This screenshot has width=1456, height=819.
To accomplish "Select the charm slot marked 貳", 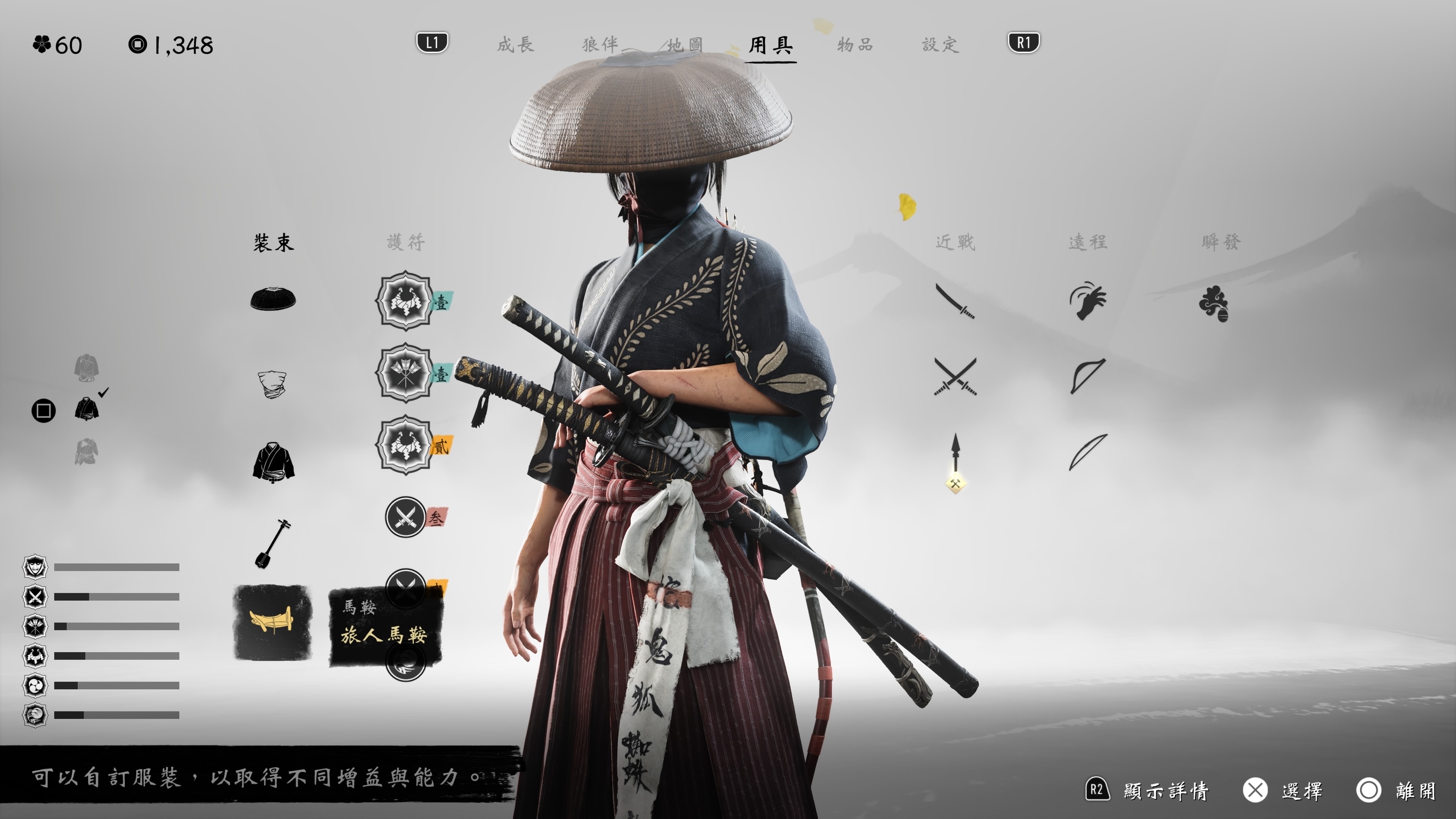I will pyautogui.click(x=405, y=446).
